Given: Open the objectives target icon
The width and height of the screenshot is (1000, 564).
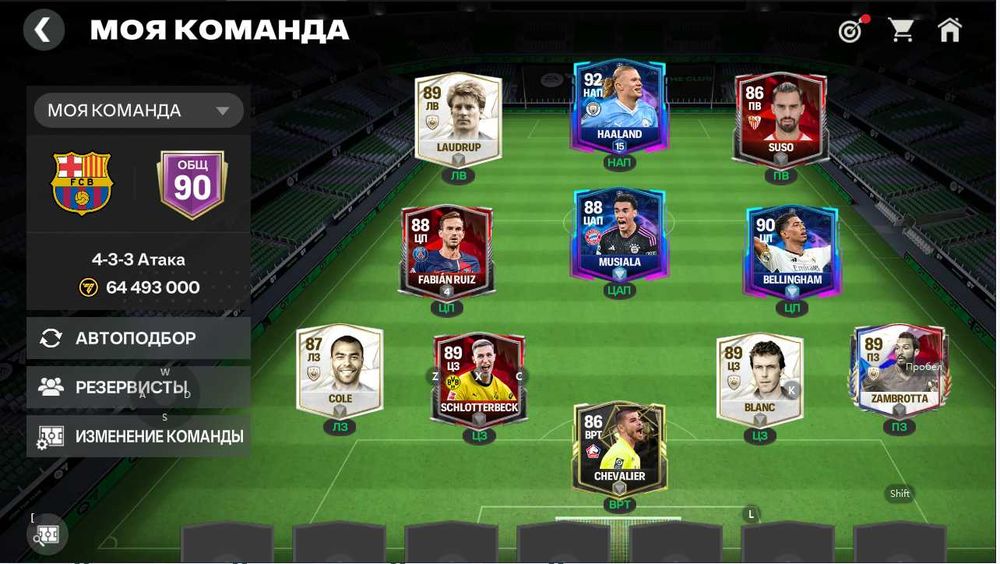Looking at the screenshot, I should (850, 31).
